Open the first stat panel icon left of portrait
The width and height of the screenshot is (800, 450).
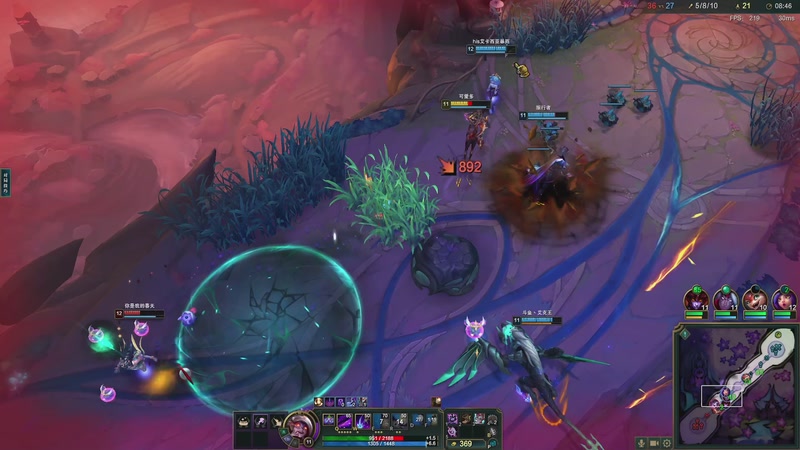point(243,423)
